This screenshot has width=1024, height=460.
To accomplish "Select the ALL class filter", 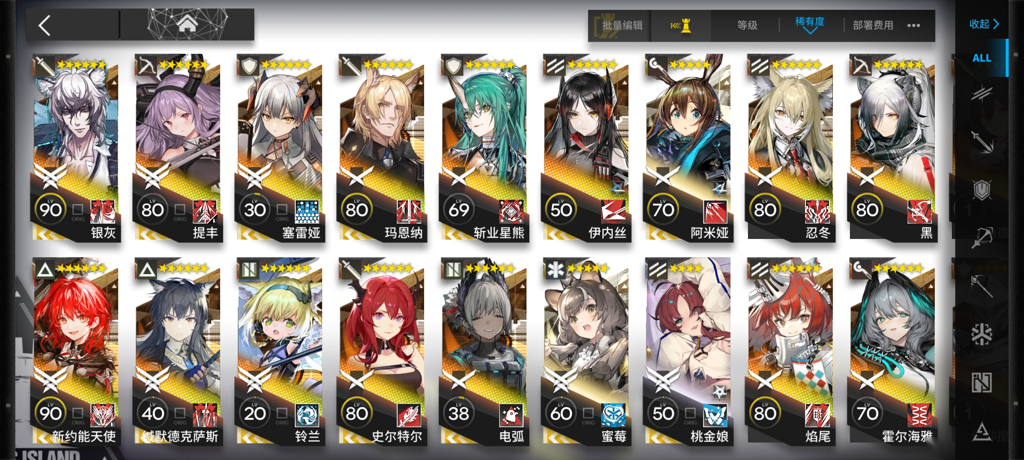I will (982, 58).
